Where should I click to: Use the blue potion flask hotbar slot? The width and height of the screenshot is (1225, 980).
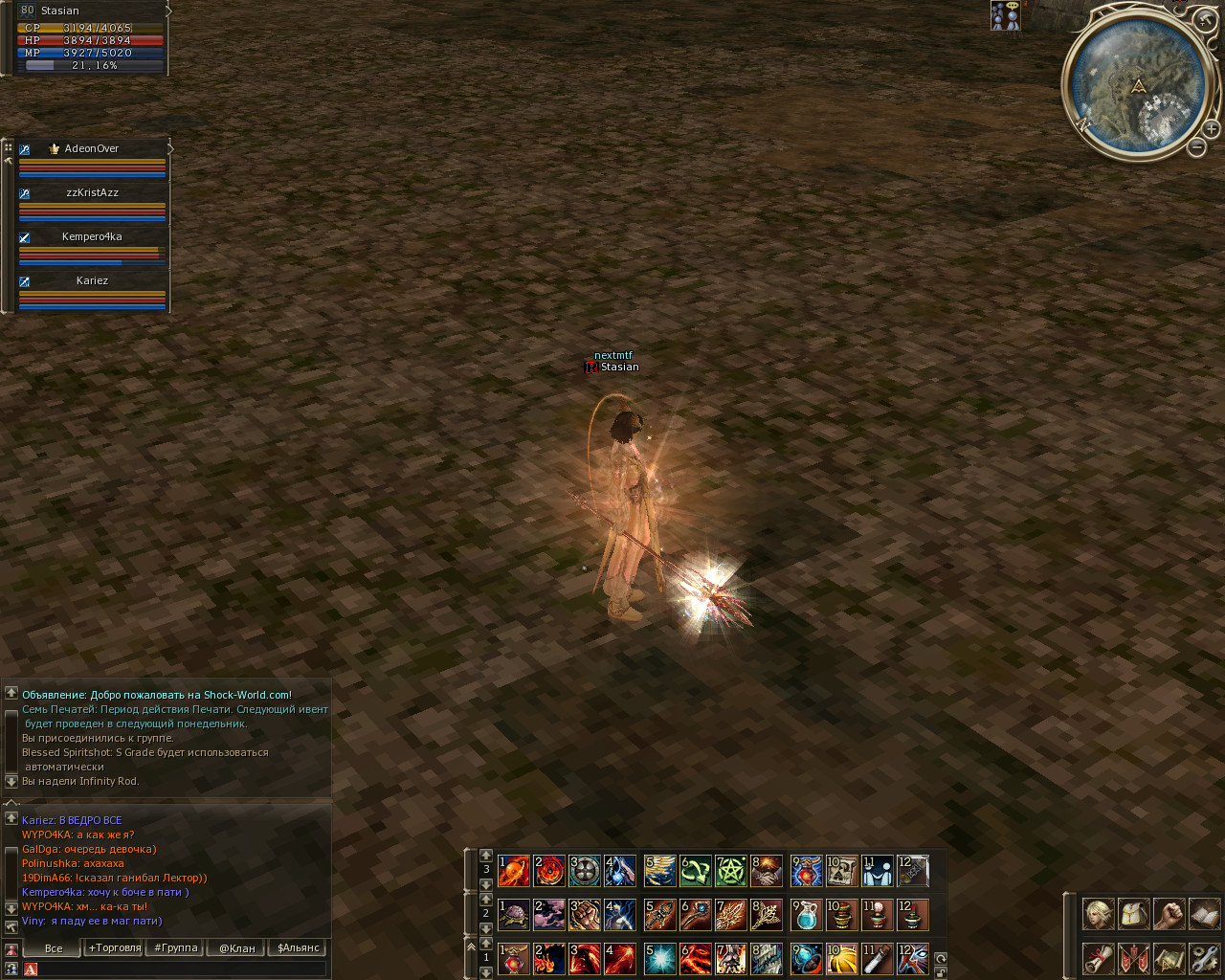[x=806, y=915]
